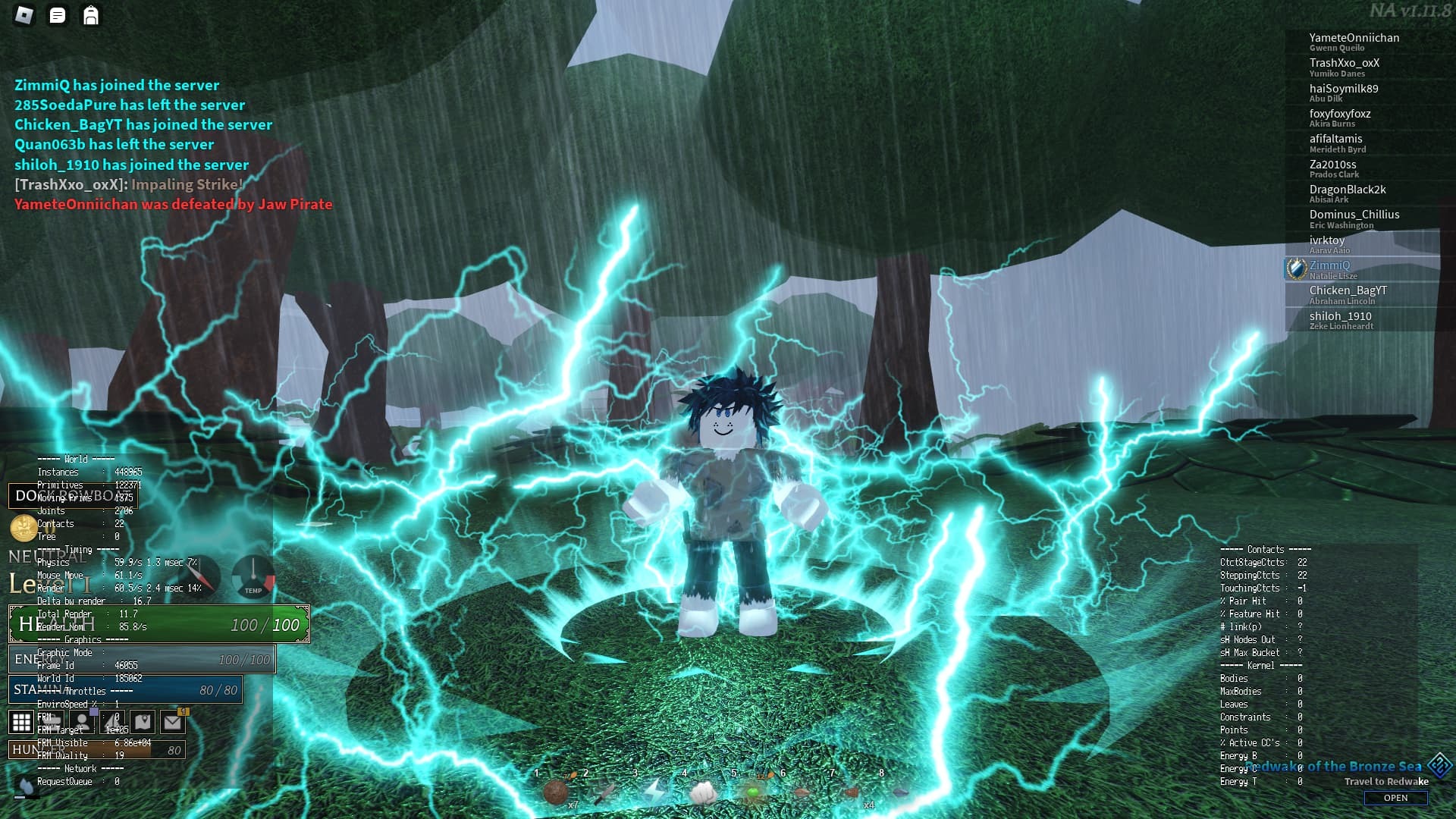The image size is (1456, 819).
Task: Select the knife in hotbar slot 2
Action: 606,795
